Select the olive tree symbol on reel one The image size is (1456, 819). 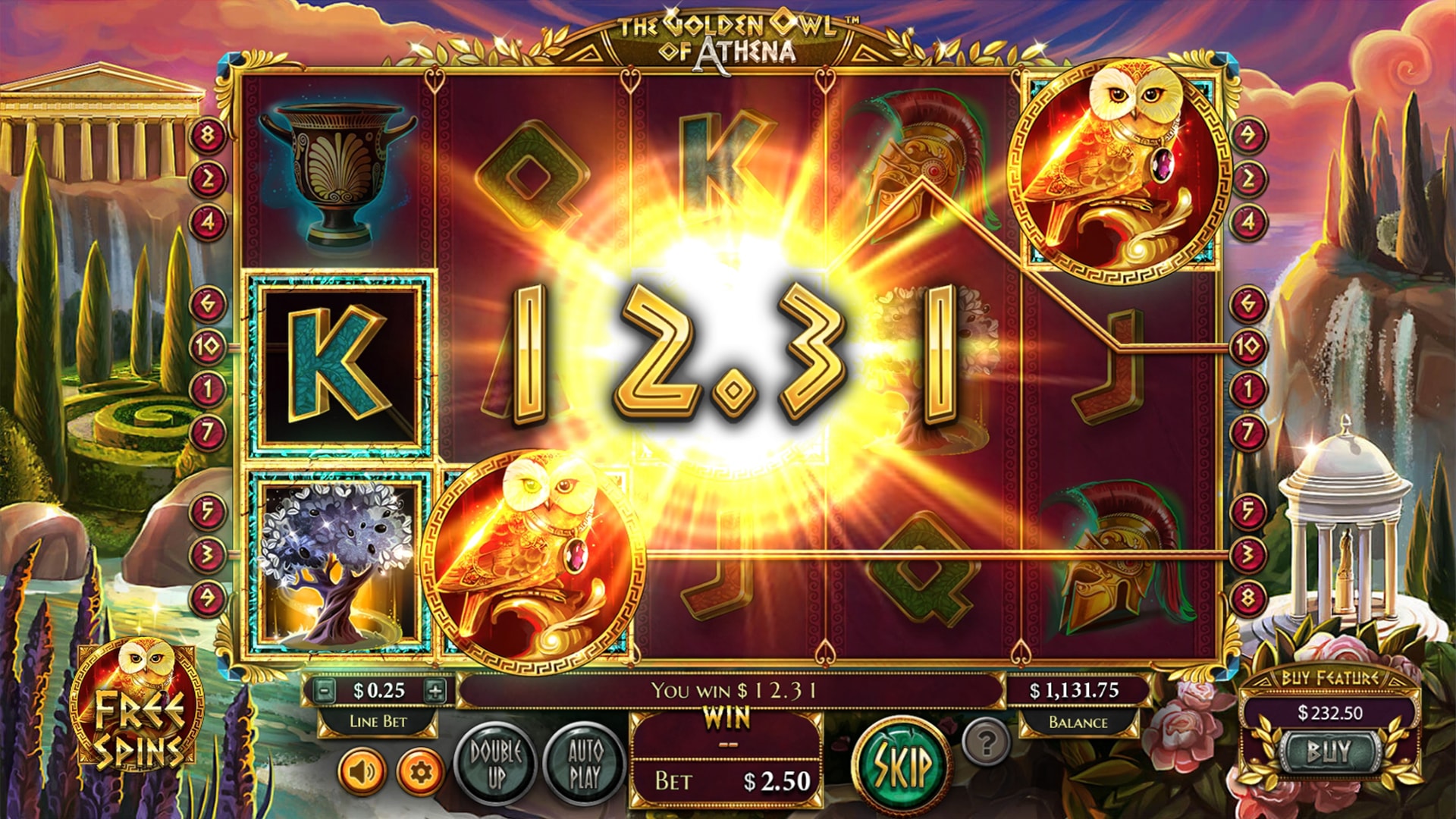click(x=339, y=563)
